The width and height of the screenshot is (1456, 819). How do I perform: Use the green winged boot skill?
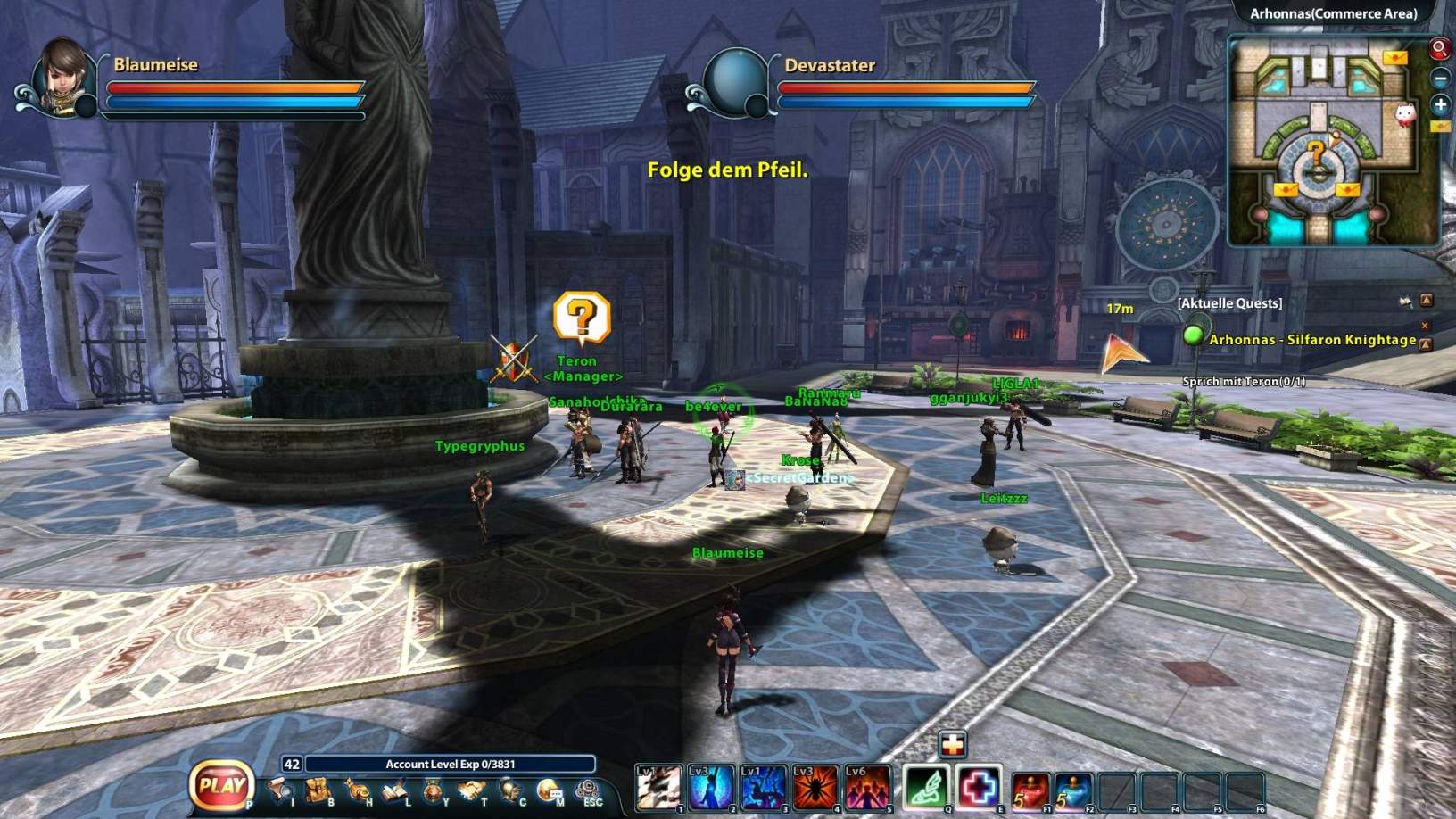[x=926, y=788]
